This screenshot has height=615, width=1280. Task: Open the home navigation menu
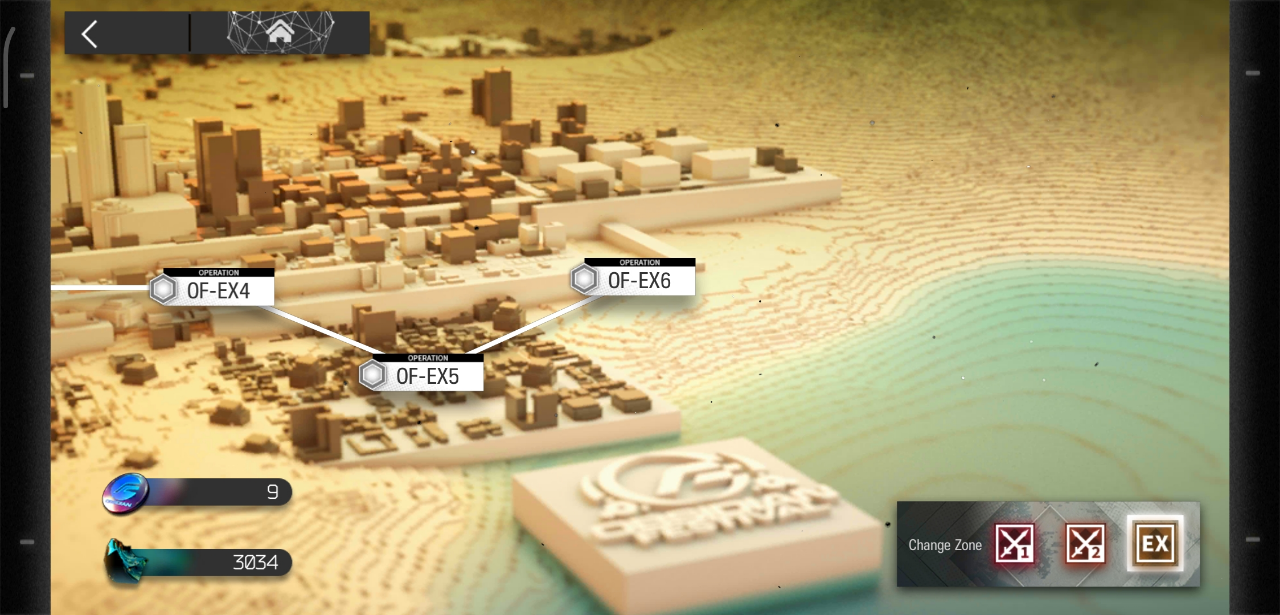280,33
